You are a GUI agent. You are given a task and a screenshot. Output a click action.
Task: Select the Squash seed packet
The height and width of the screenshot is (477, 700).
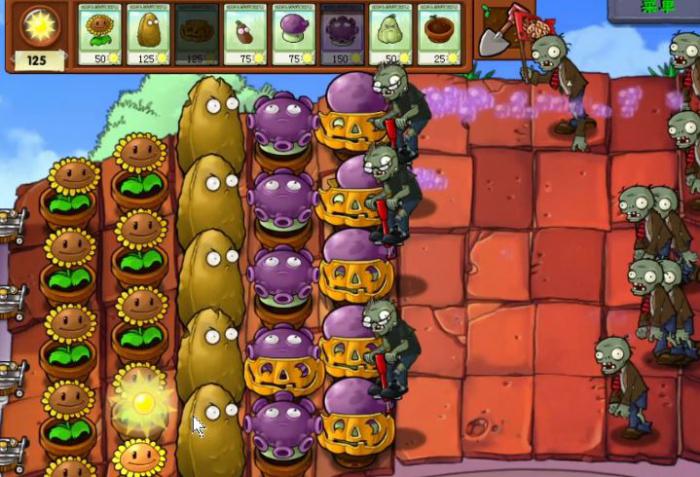391,34
